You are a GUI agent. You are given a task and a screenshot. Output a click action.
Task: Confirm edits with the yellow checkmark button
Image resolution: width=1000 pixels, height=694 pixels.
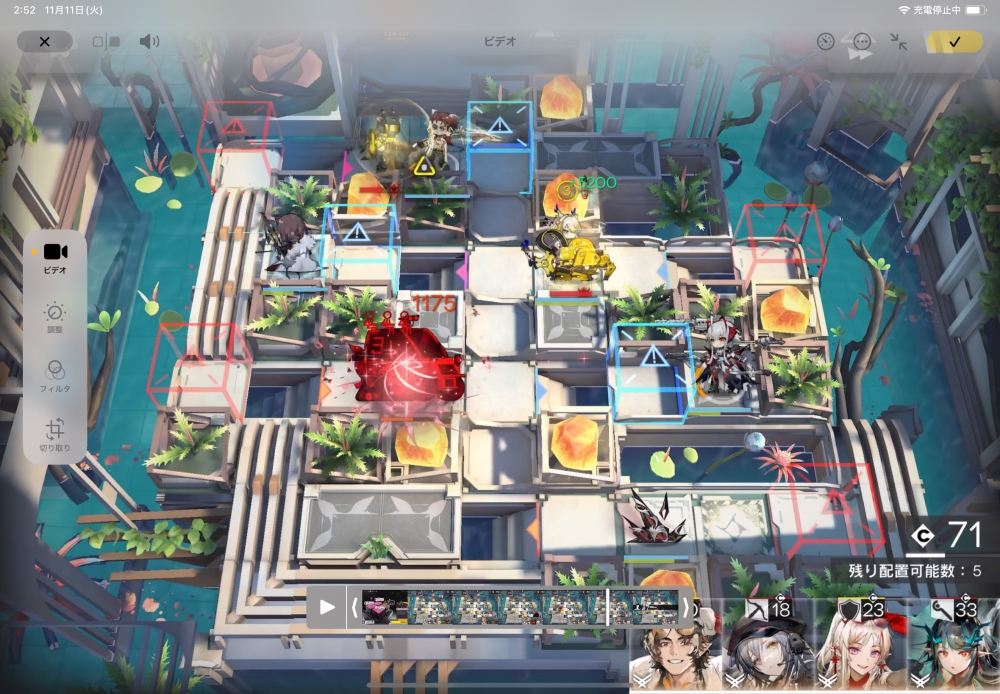tap(953, 41)
